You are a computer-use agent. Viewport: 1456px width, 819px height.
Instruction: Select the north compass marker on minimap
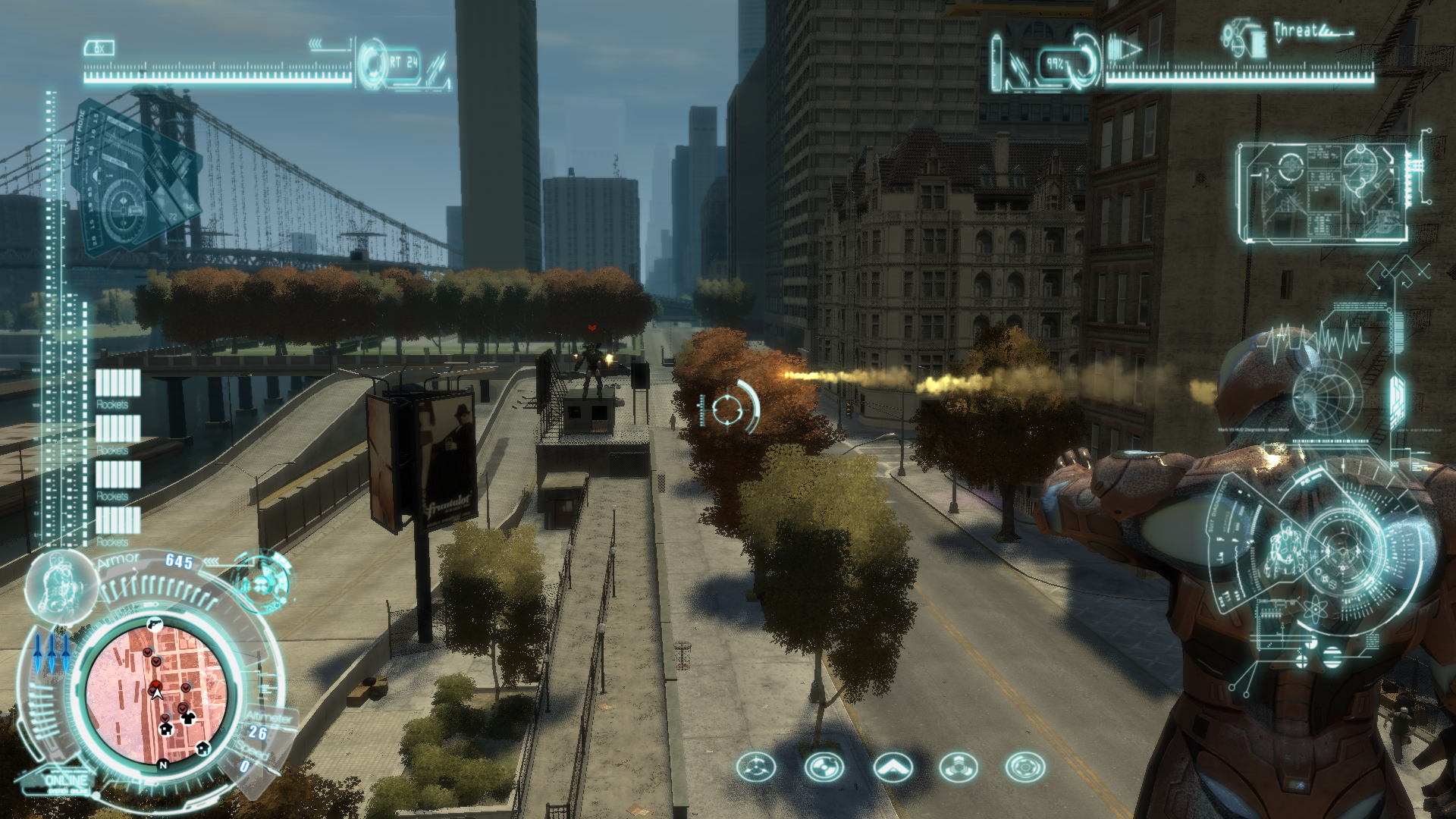pos(162,765)
